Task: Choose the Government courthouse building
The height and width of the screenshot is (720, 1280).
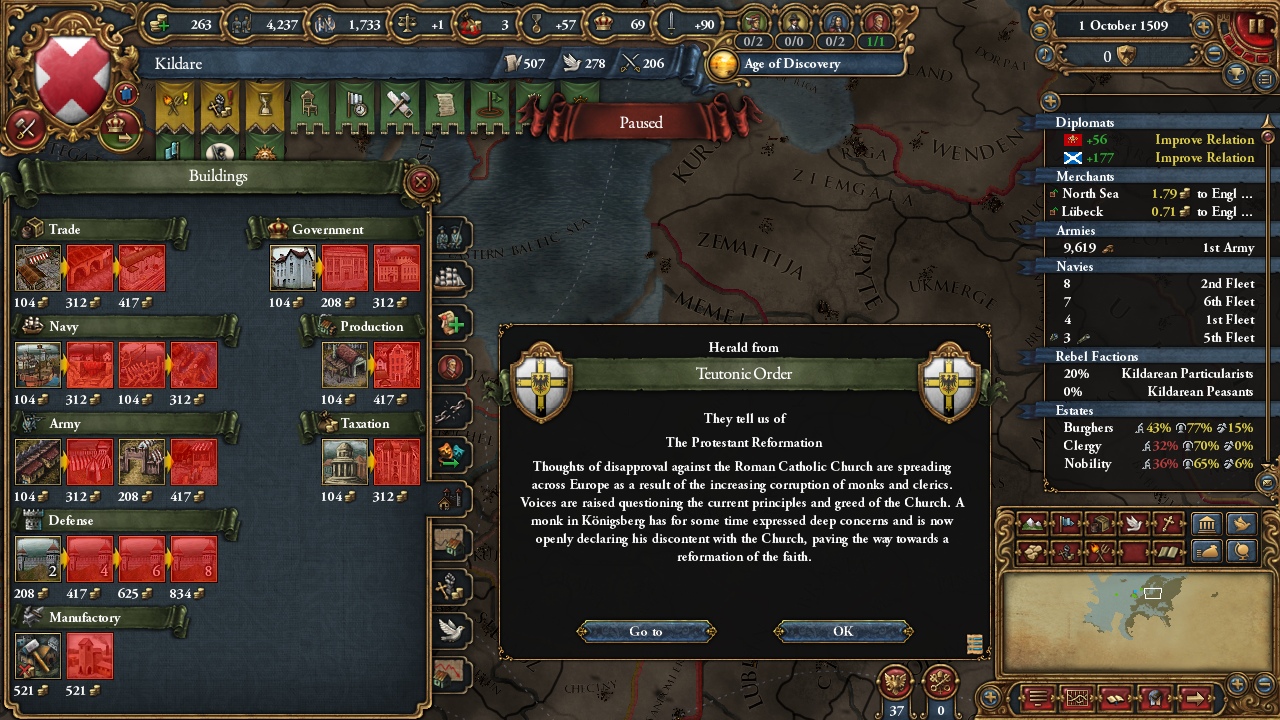Action: (x=293, y=268)
